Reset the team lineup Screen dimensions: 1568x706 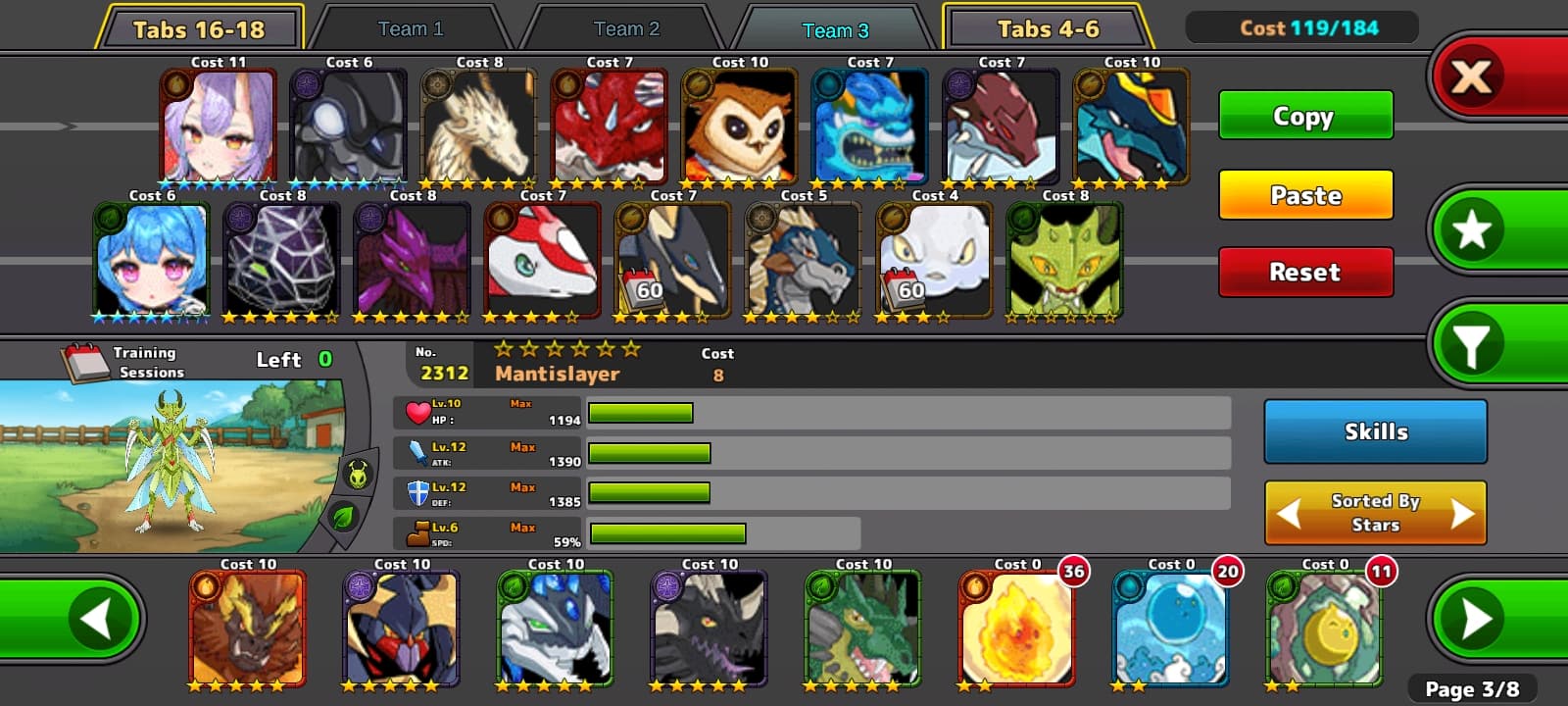tap(1305, 272)
